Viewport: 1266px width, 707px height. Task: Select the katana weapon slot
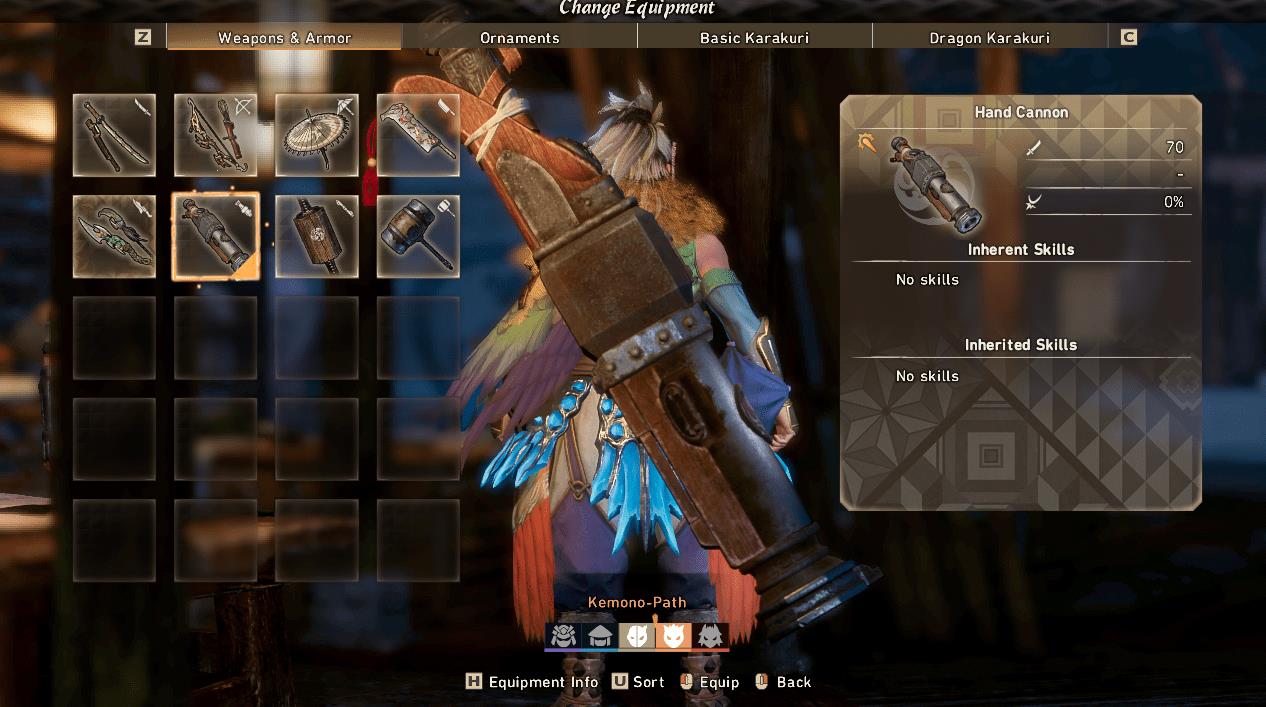(x=114, y=135)
